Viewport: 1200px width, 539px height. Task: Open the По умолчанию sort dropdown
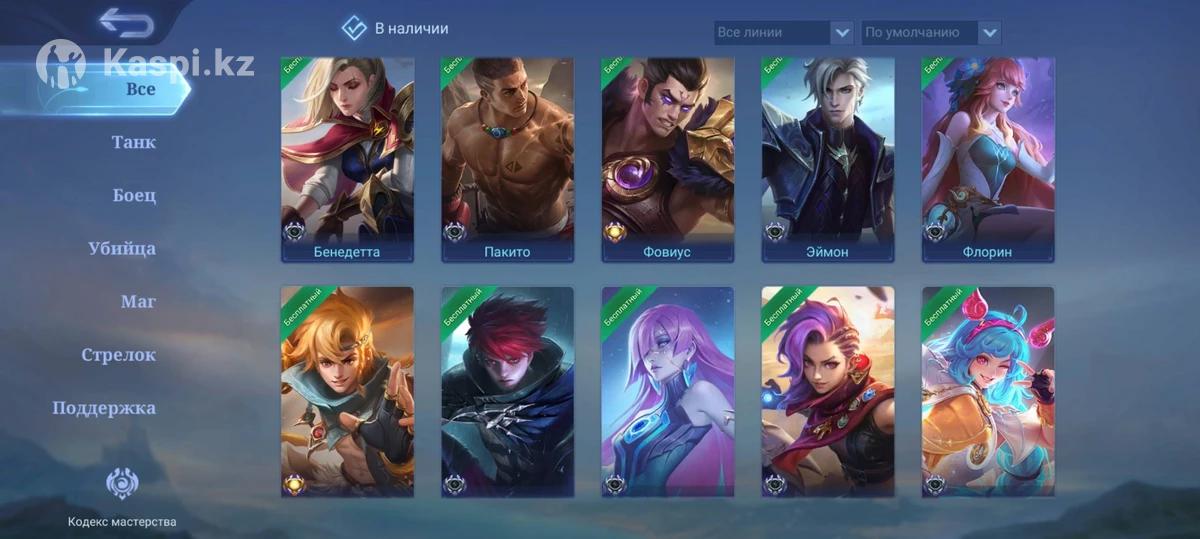click(x=931, y=33)
